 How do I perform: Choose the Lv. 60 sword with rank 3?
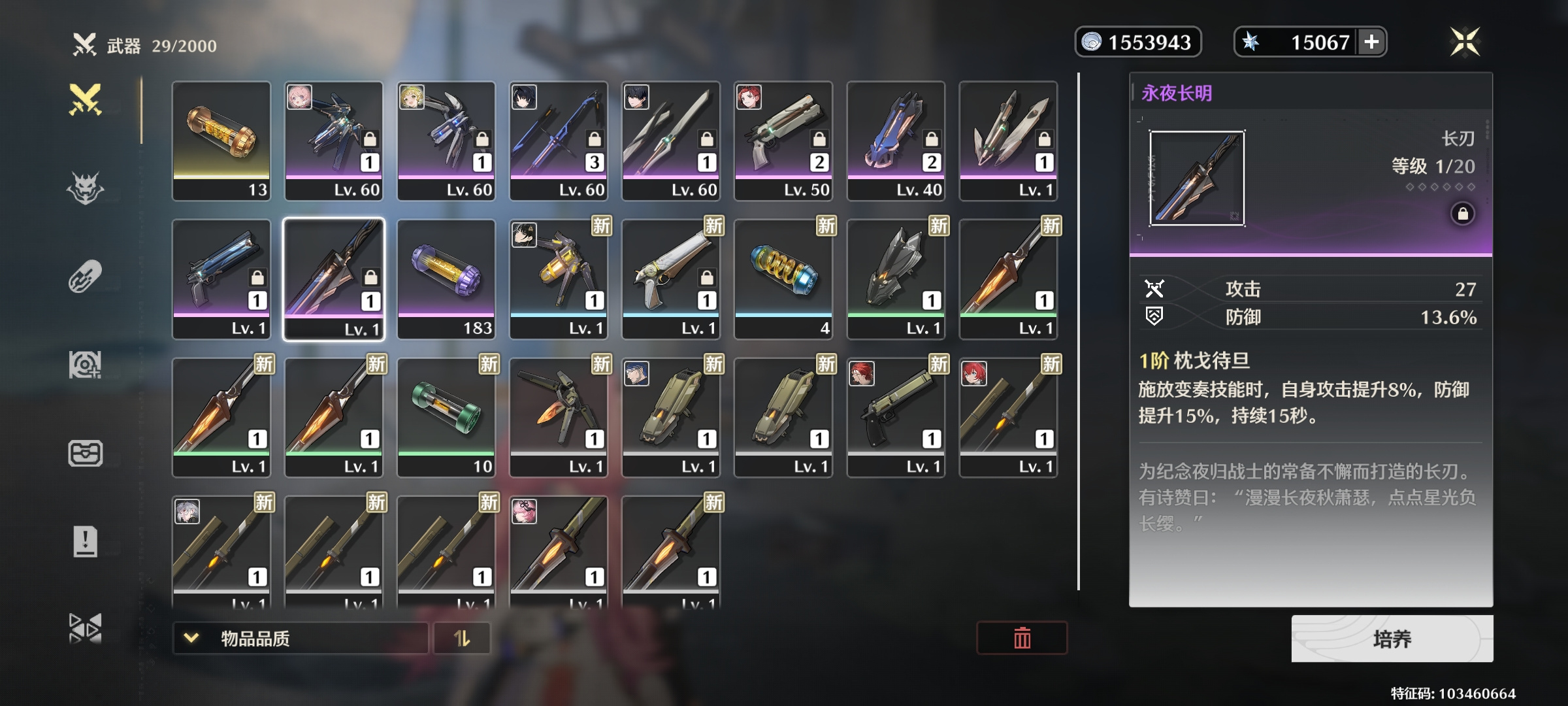pyautogui.click(x=559, y=141)
